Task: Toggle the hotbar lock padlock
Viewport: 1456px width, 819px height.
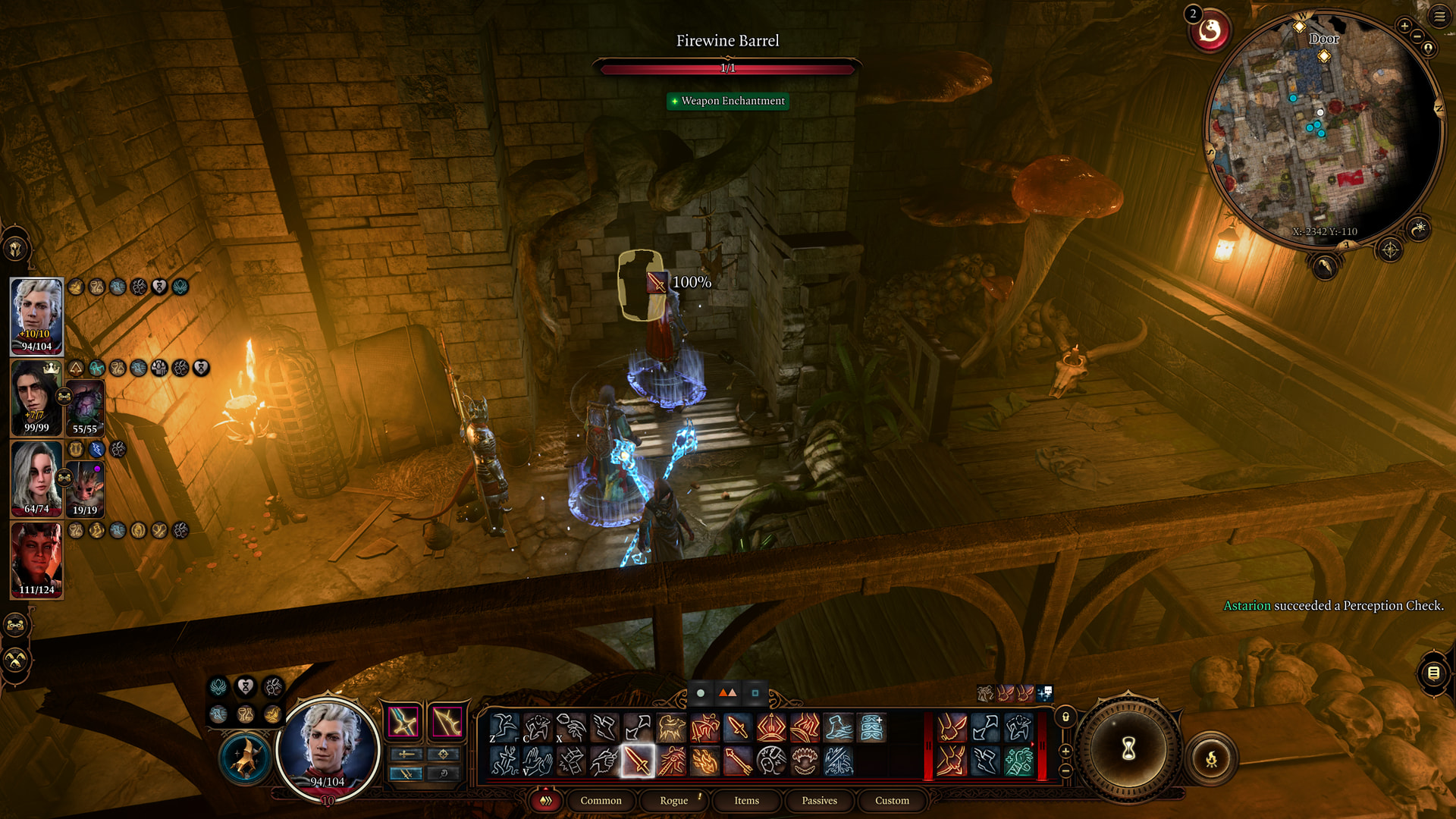Action: (x=1065, y=717)
